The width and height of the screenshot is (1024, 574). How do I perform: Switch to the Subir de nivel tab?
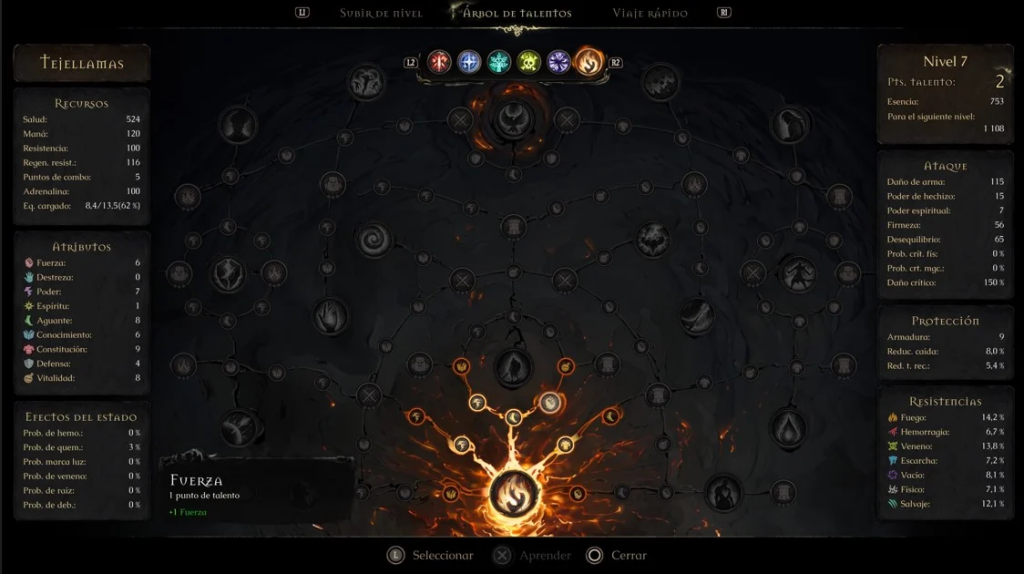[x=381, y=13]
